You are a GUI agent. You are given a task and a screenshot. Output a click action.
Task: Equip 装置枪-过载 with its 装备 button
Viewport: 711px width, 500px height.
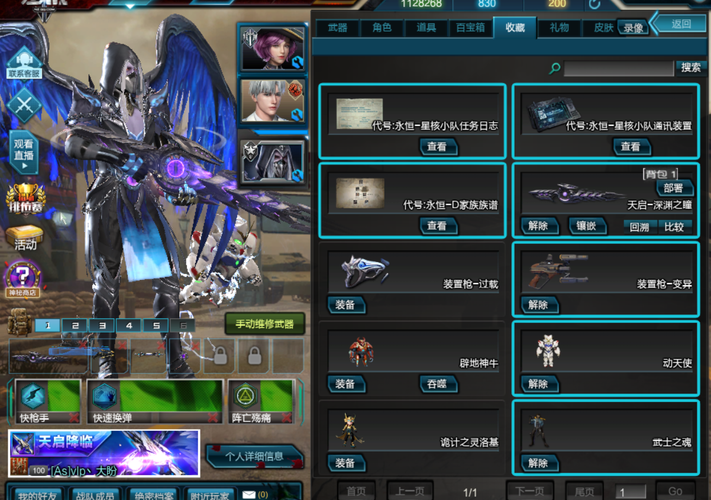345,305
